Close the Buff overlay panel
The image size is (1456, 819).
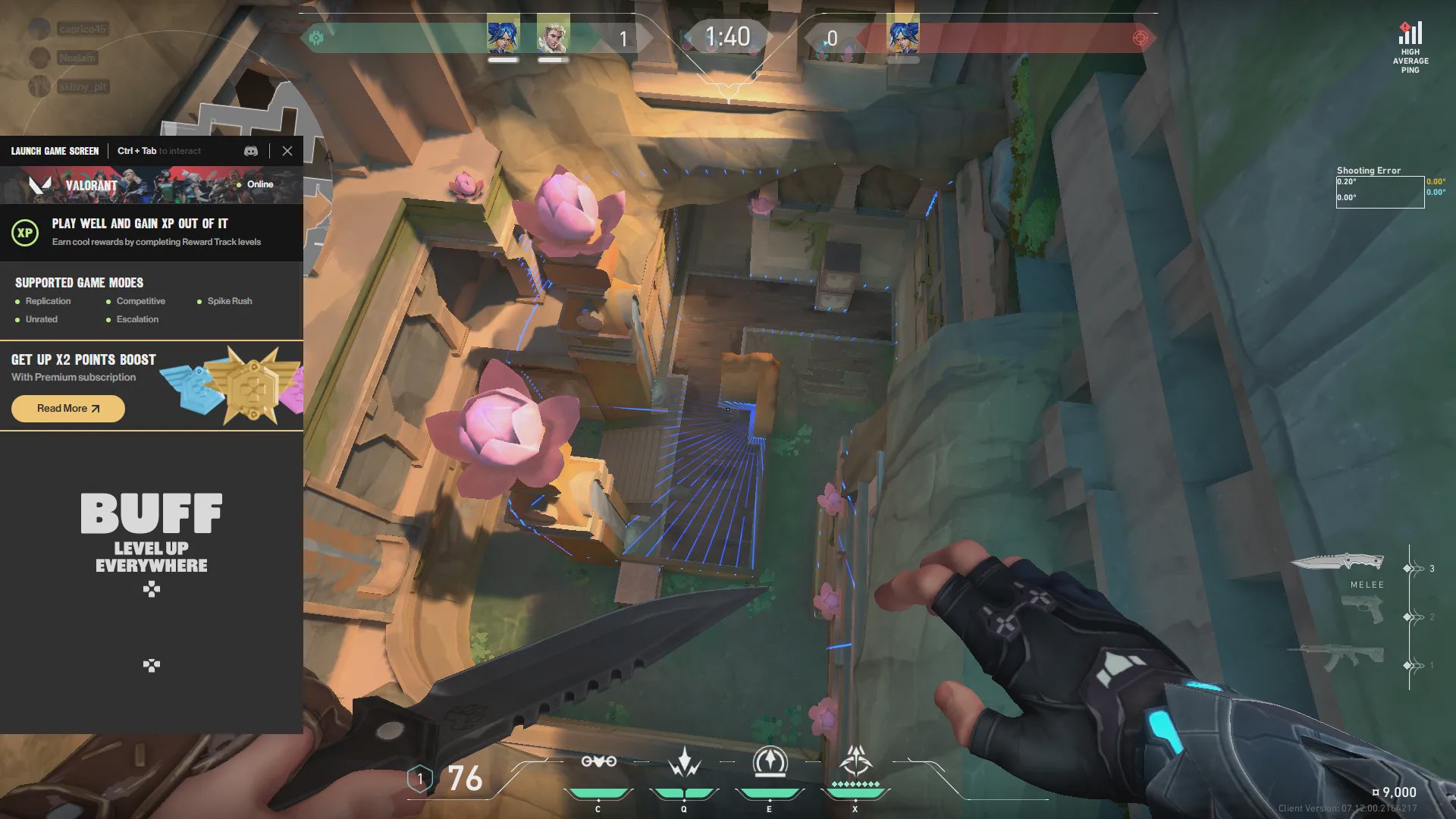pos(287,151)
